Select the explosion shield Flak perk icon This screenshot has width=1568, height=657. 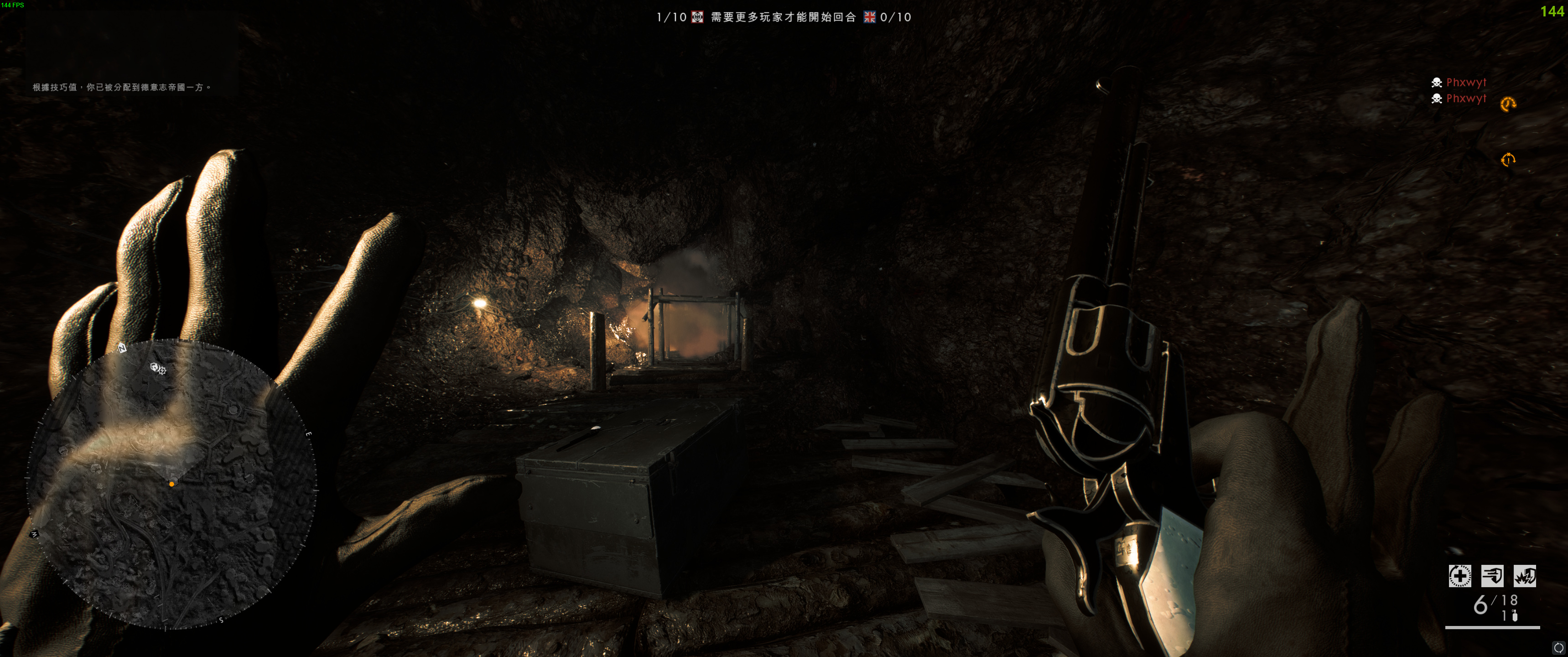[x=1524, y=575]
